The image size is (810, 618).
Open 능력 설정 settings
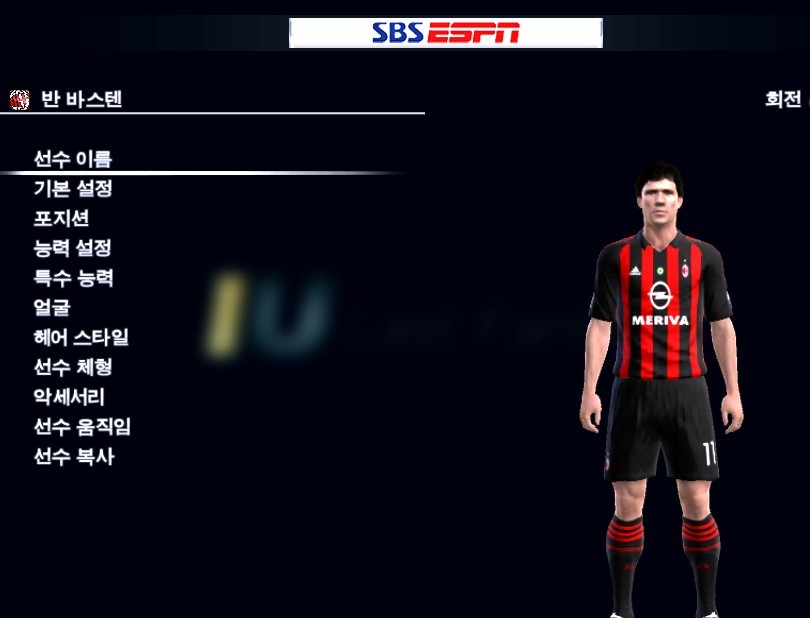73,249
